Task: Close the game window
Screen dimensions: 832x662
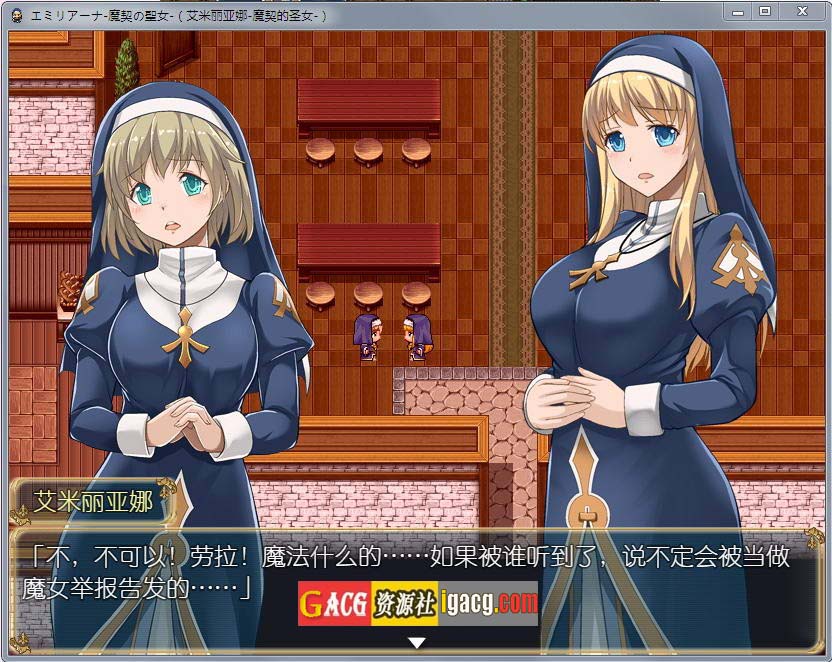Action: click(x=801, y=11)
